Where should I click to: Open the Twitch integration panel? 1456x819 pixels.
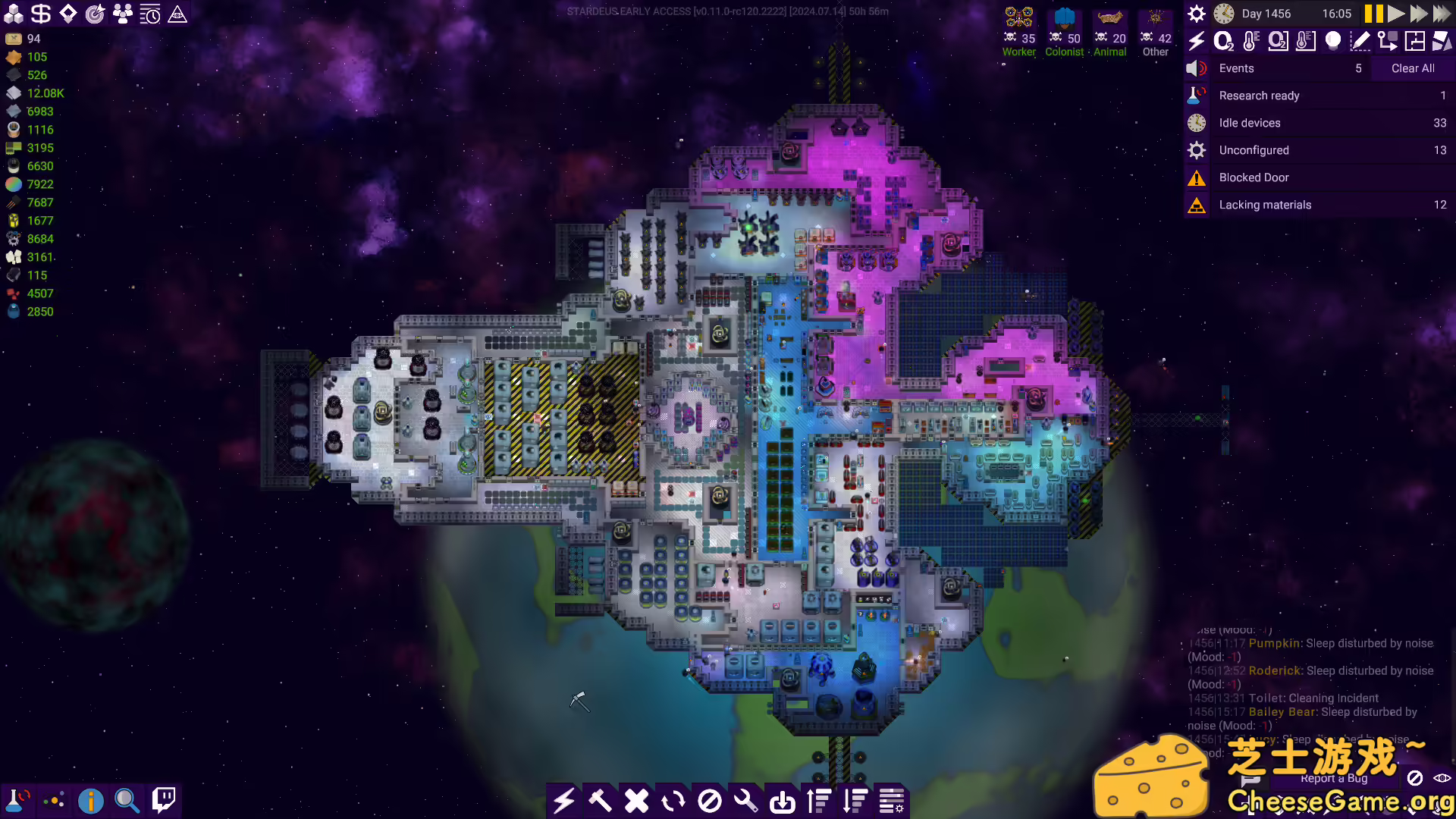pos(163,799)
